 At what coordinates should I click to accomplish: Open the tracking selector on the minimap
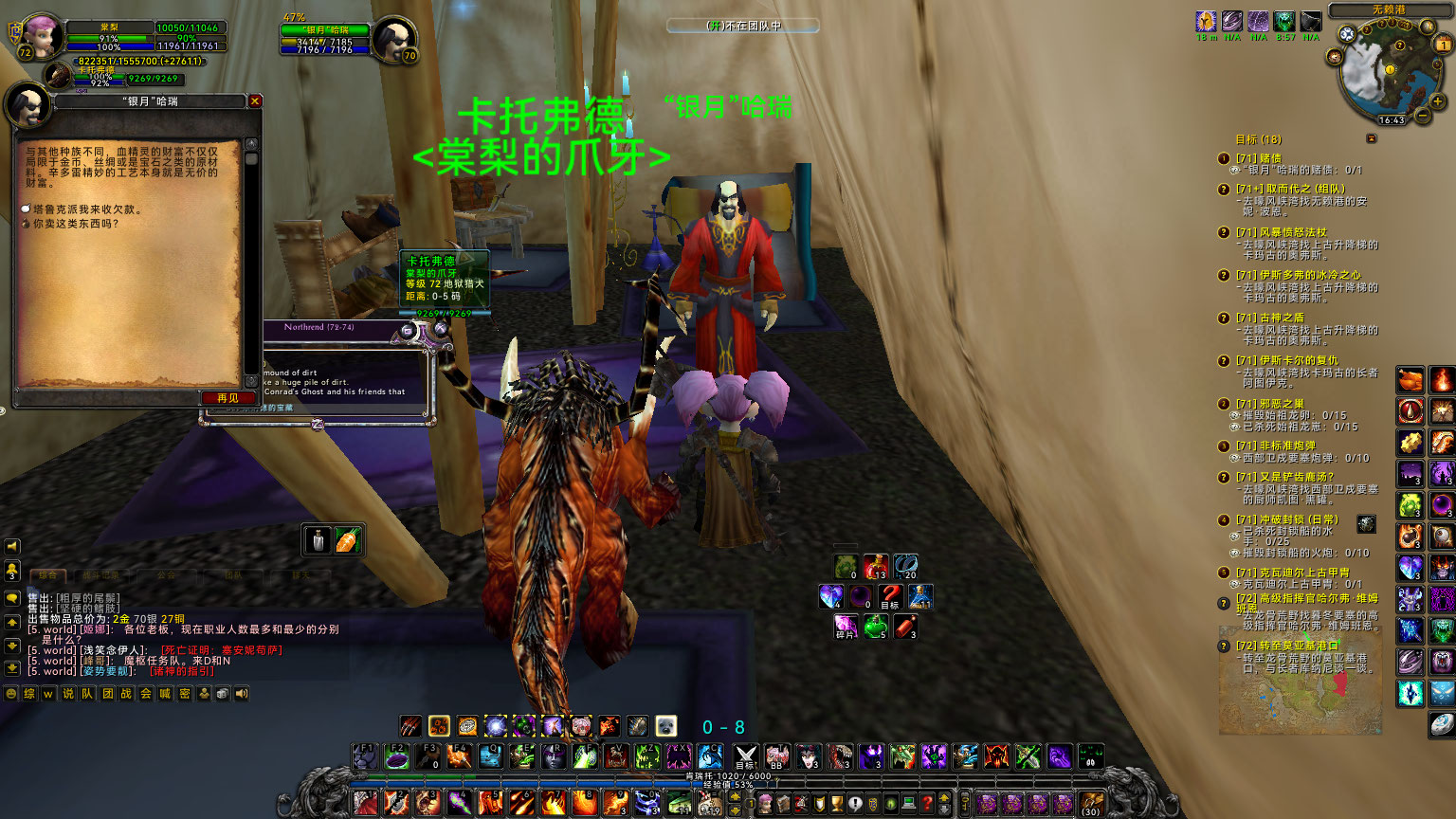(1347, 33)
